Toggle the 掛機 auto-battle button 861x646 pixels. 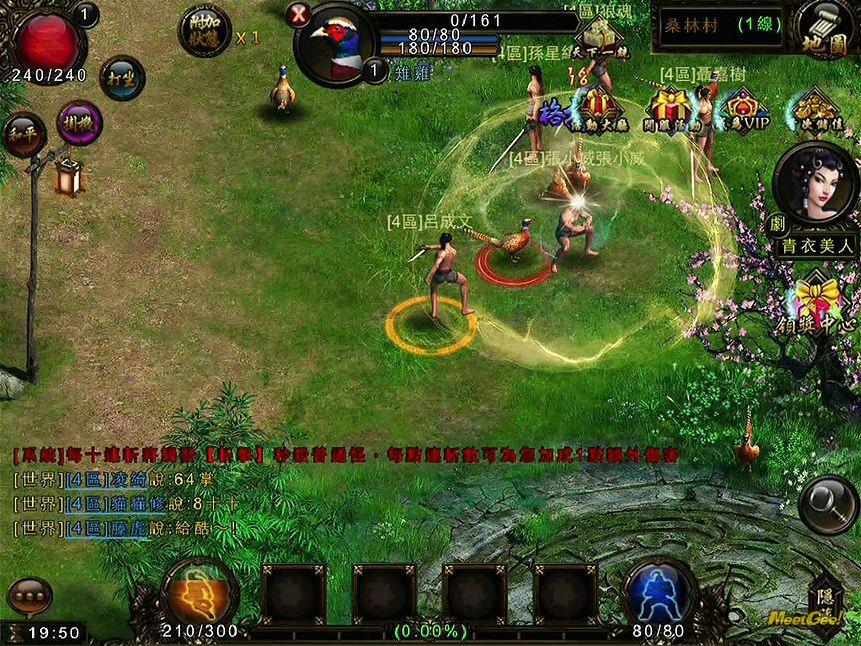coord(80,124)
